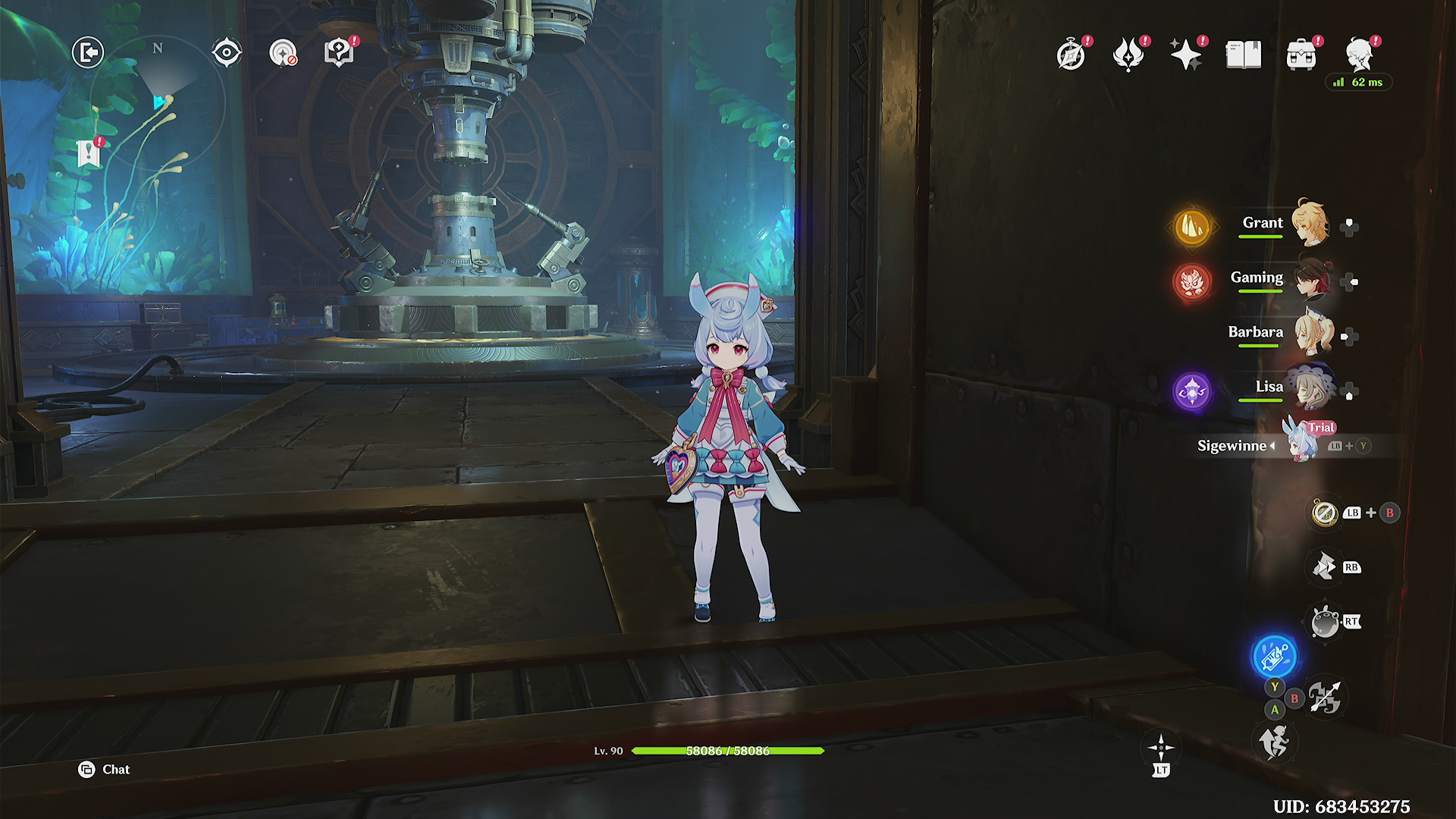Click the exit door icon
Viewport: 1456px width, 819px height.
click(x=88, y=53)
